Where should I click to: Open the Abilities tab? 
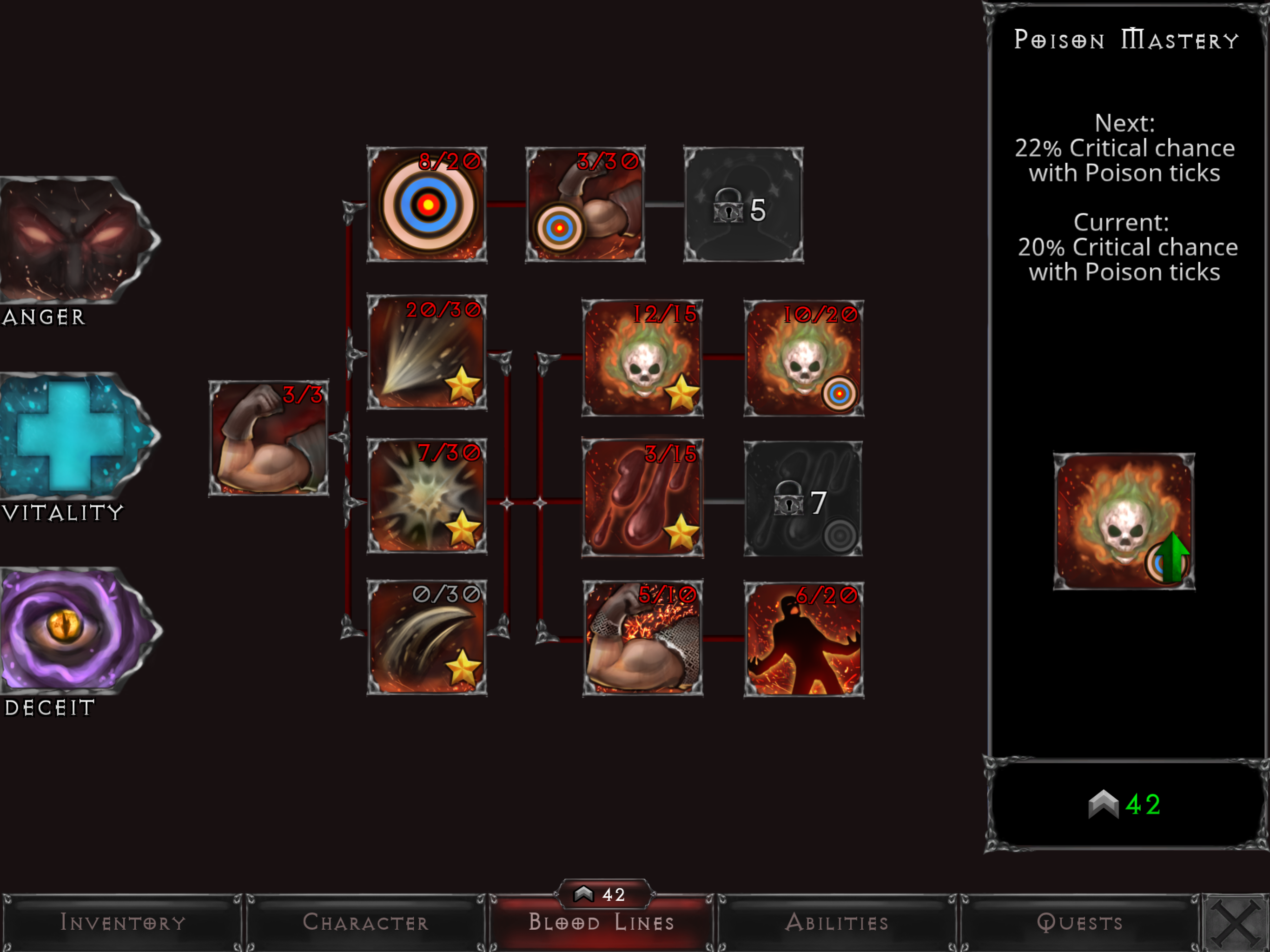837,923
